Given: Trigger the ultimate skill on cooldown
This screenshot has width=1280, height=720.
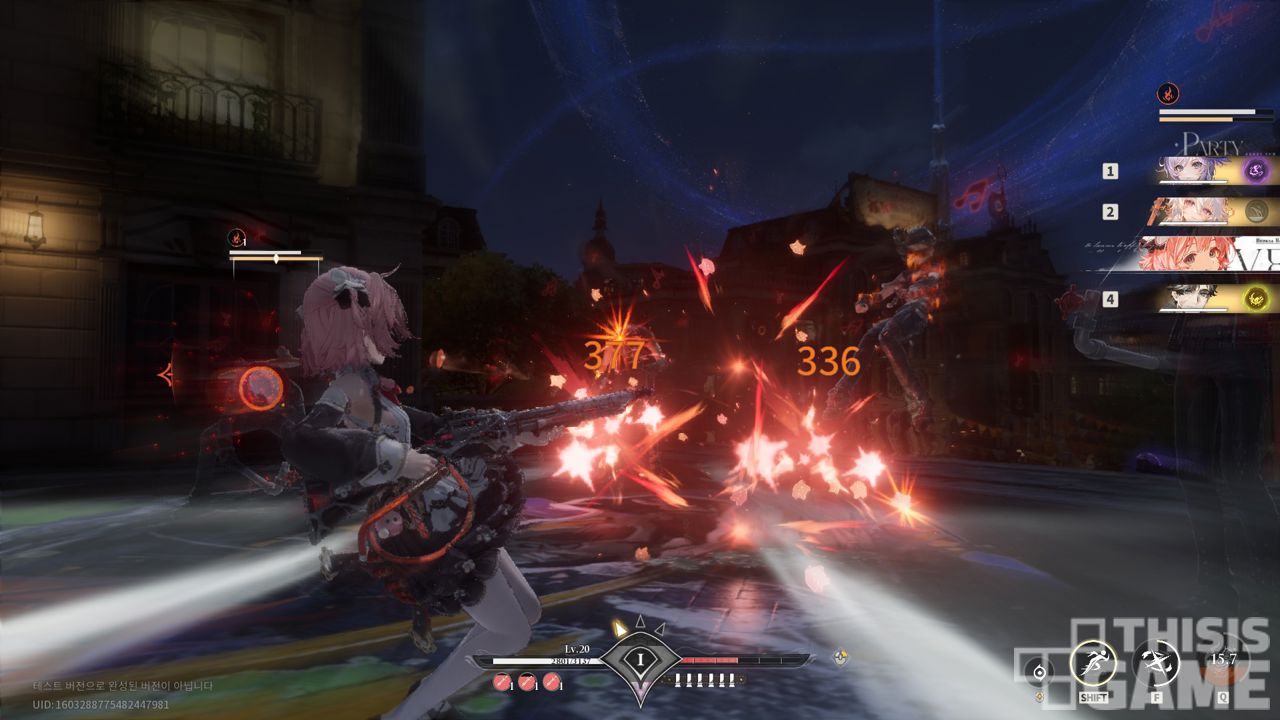Looking at the screenshot, I should click(x=1222, y=661).
